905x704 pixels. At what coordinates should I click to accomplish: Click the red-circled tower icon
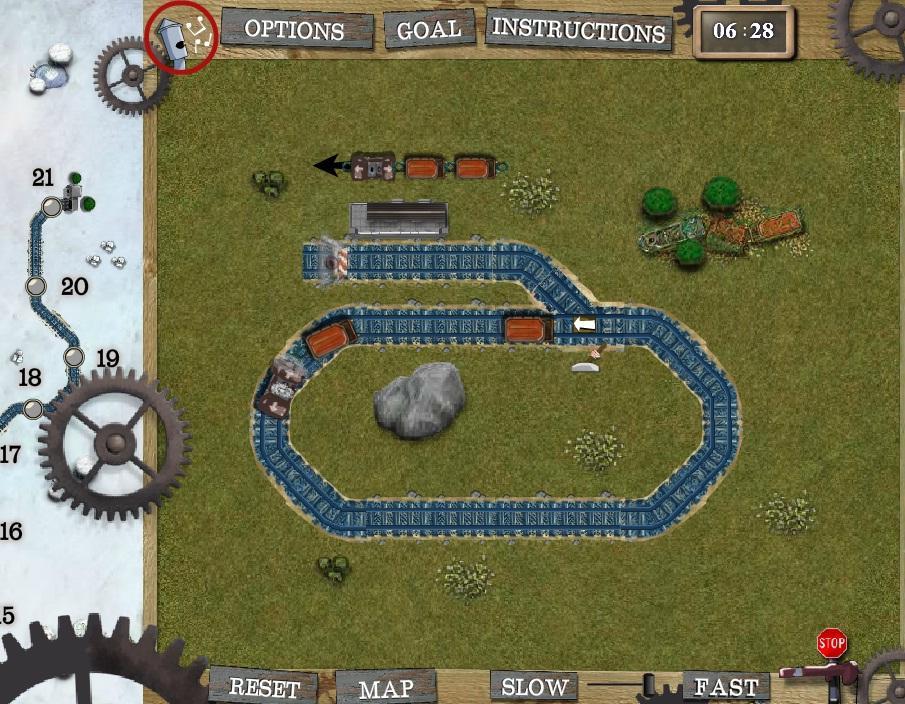182,38
